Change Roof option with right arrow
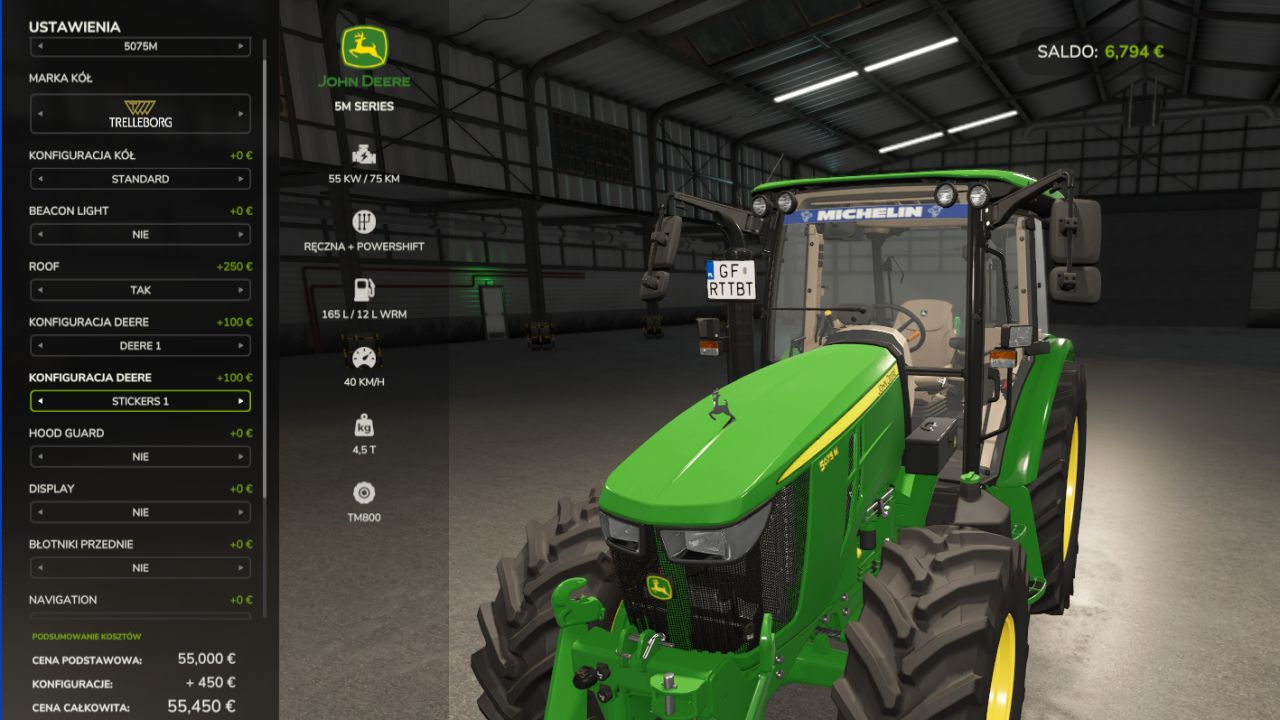1280x720 pixels. click(241, 290)
